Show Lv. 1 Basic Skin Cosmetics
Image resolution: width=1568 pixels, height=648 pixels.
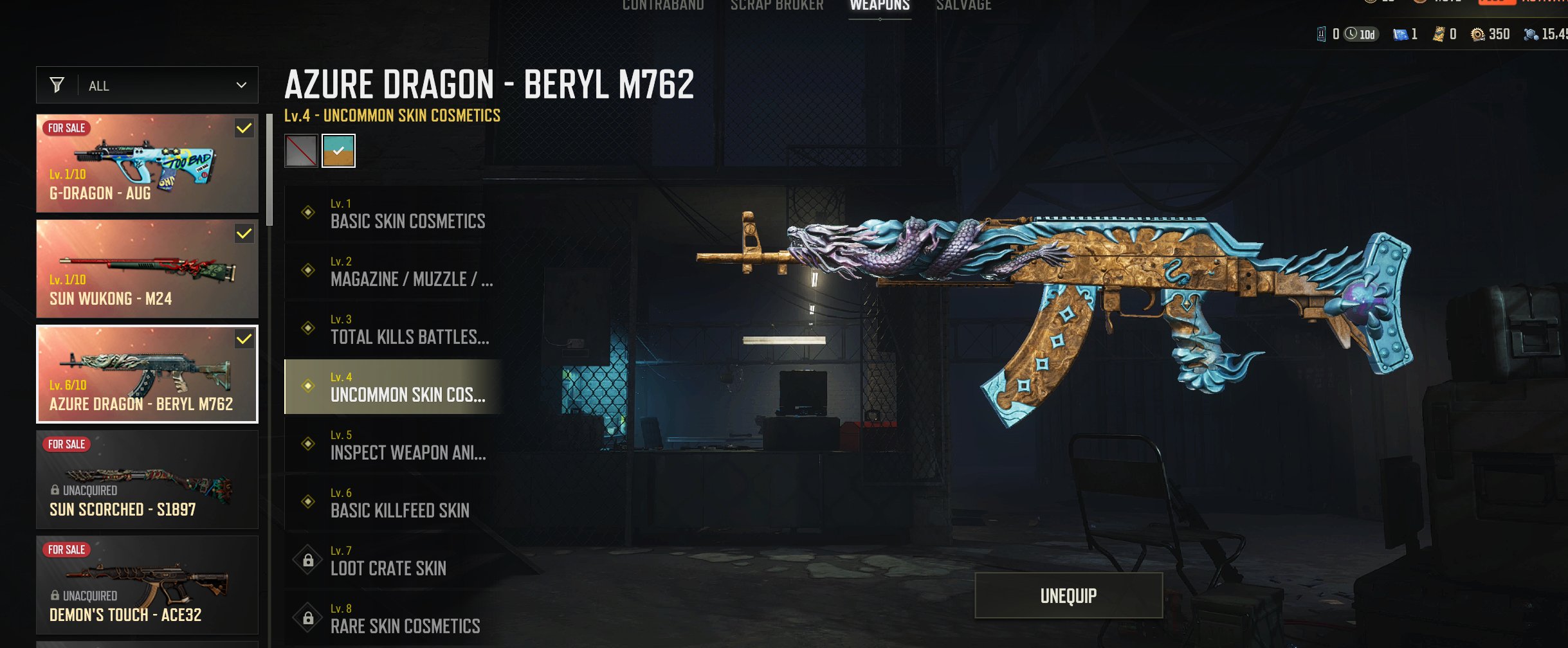coord(392,213)
